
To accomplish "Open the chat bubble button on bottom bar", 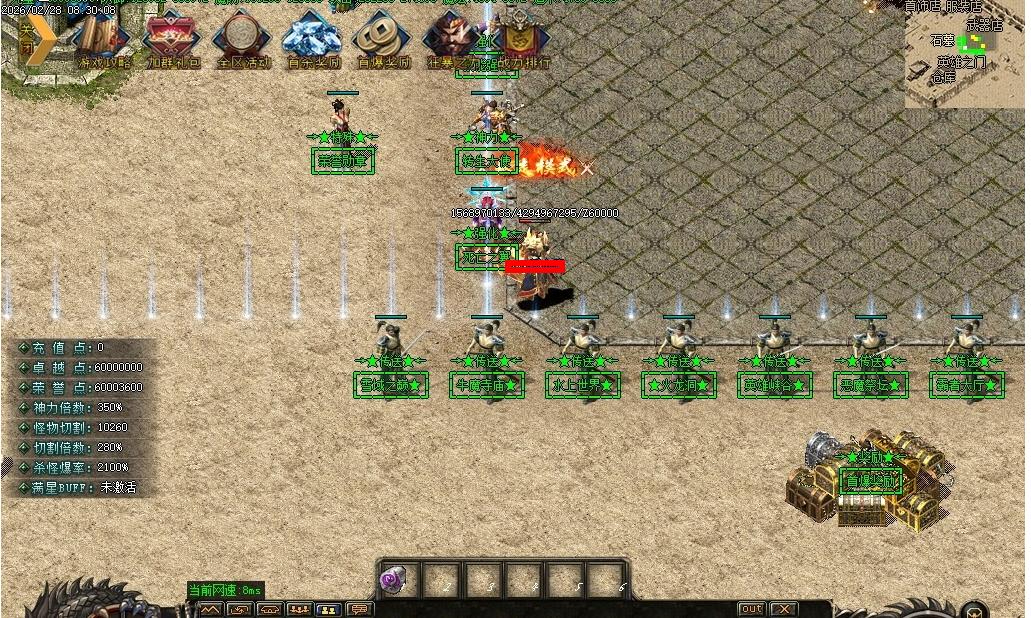I will 358,609.
